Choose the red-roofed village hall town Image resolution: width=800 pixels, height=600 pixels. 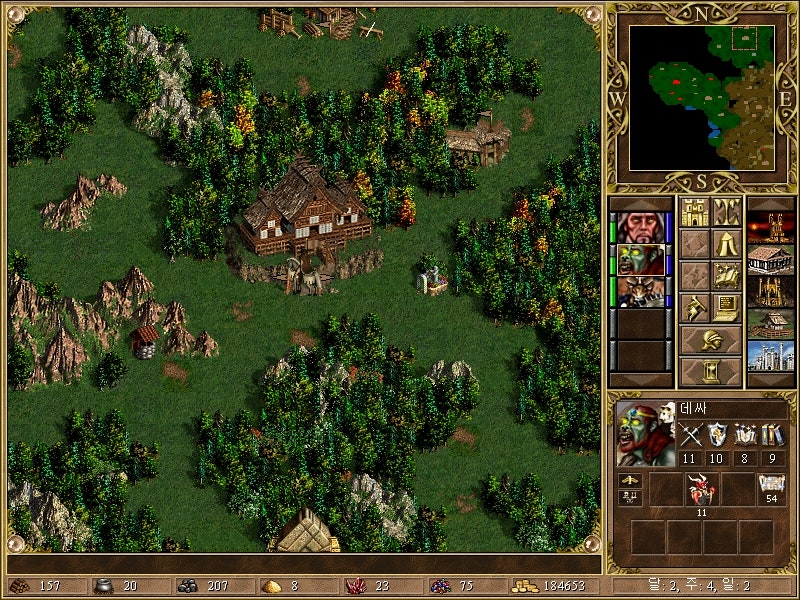[x=771, y=259]
